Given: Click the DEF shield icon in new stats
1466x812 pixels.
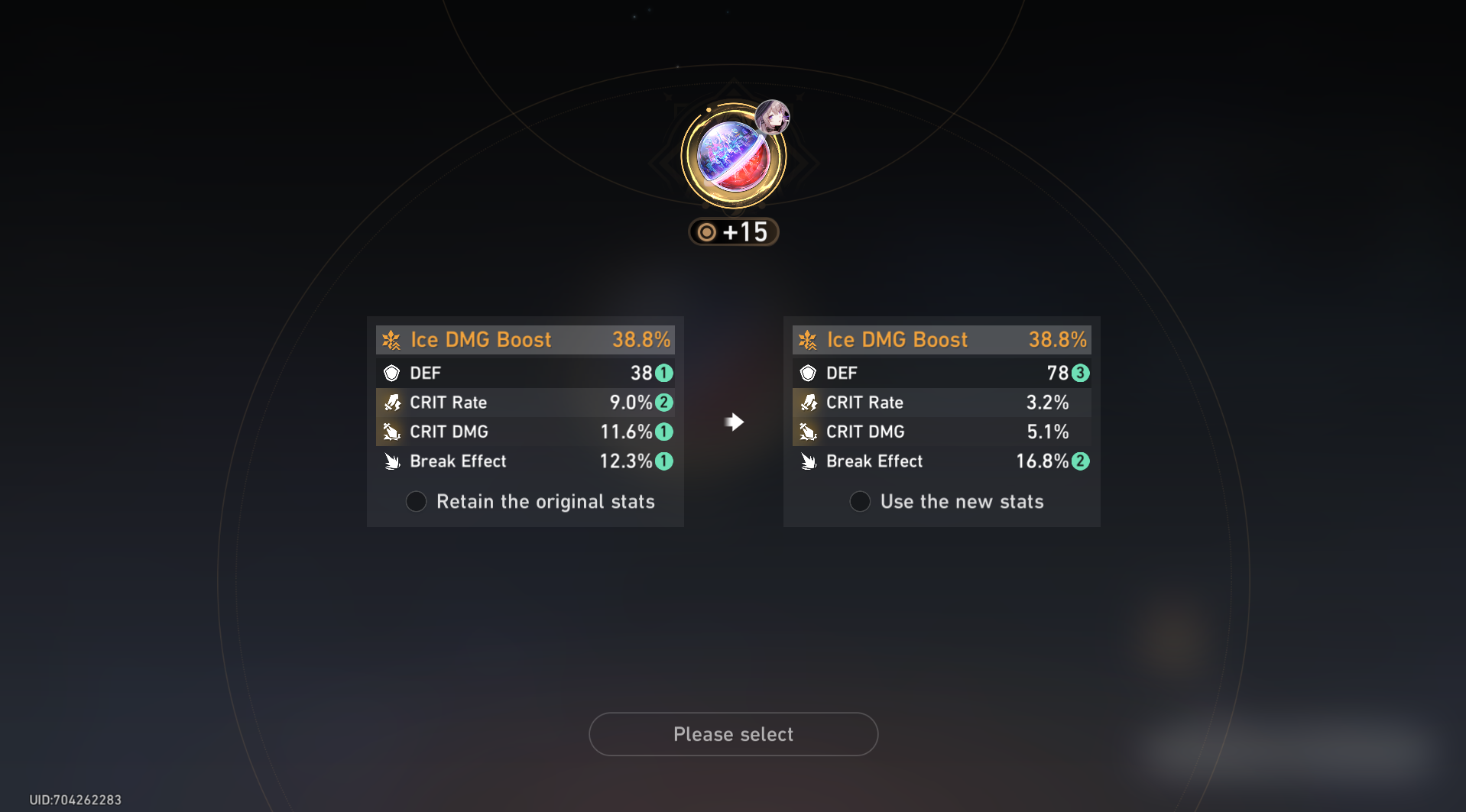Looking at the screenshot, I should pyautogui.click(x=809, y=373).
